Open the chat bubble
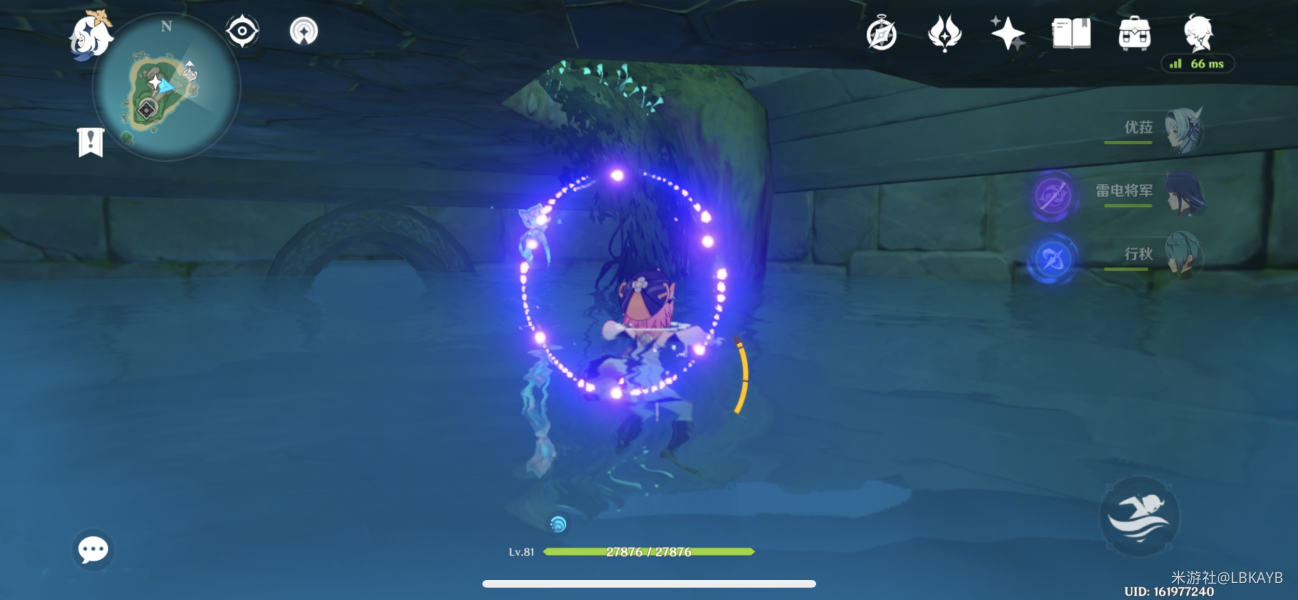 click(93, 549)
